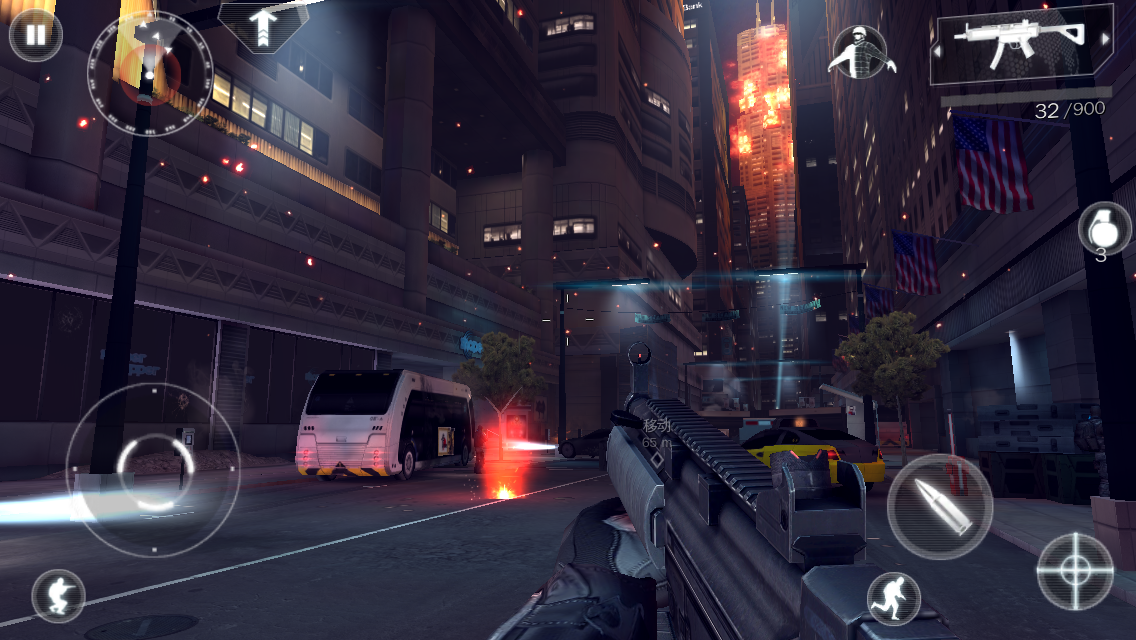1136x640 pixels.
Task: Aim down sights with the crosshair button
Action: pyautogui.click(x=1075, y=571)
